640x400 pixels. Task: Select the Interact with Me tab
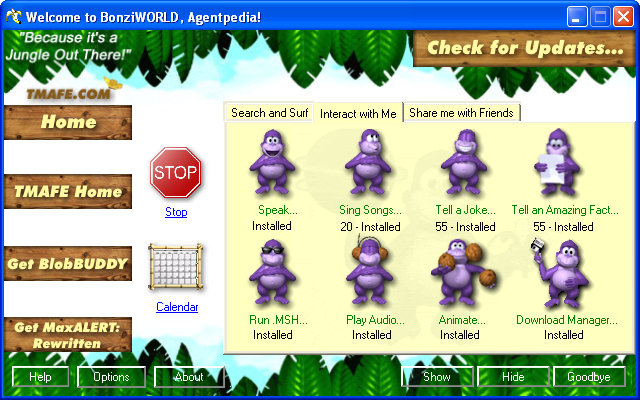point(358,113)
